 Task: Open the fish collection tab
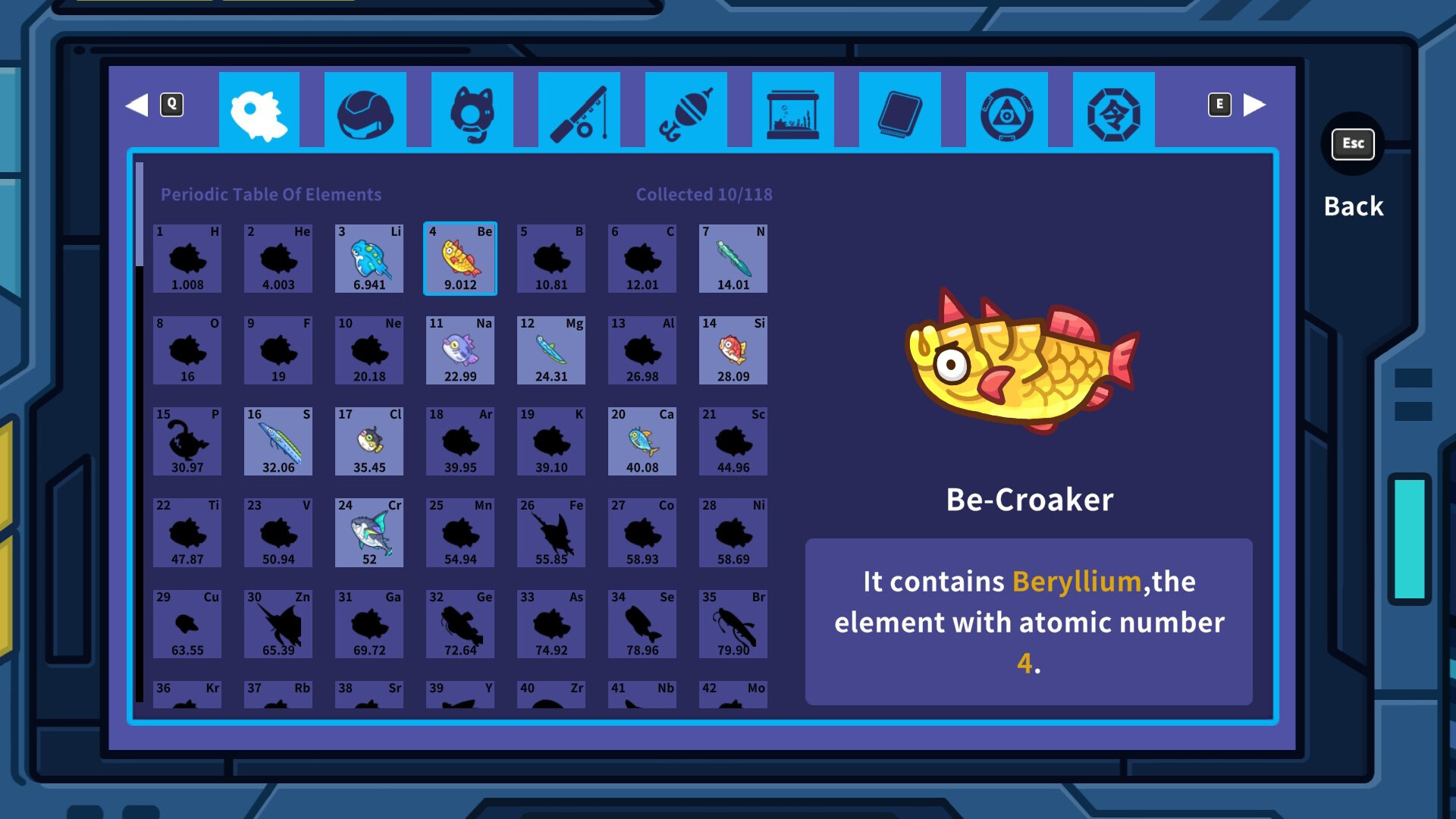point(259,109)
